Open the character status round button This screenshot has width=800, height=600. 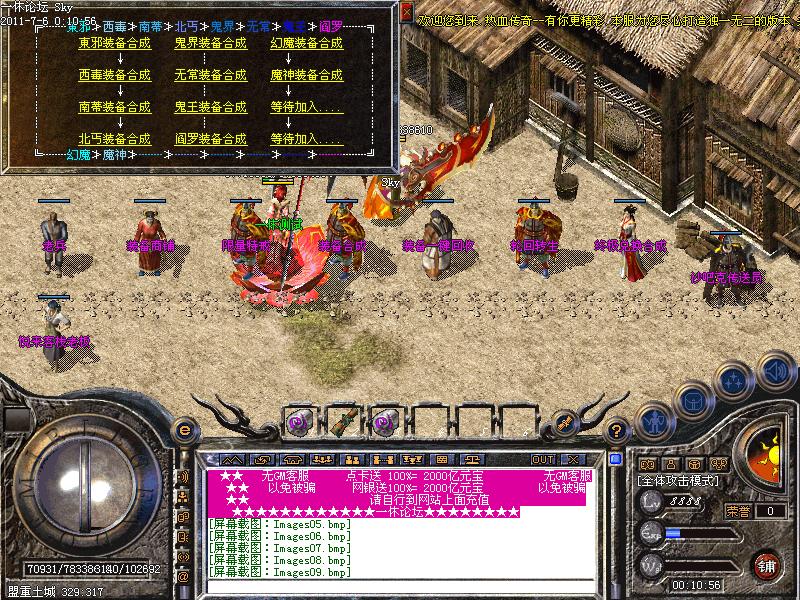coord(653,421)
